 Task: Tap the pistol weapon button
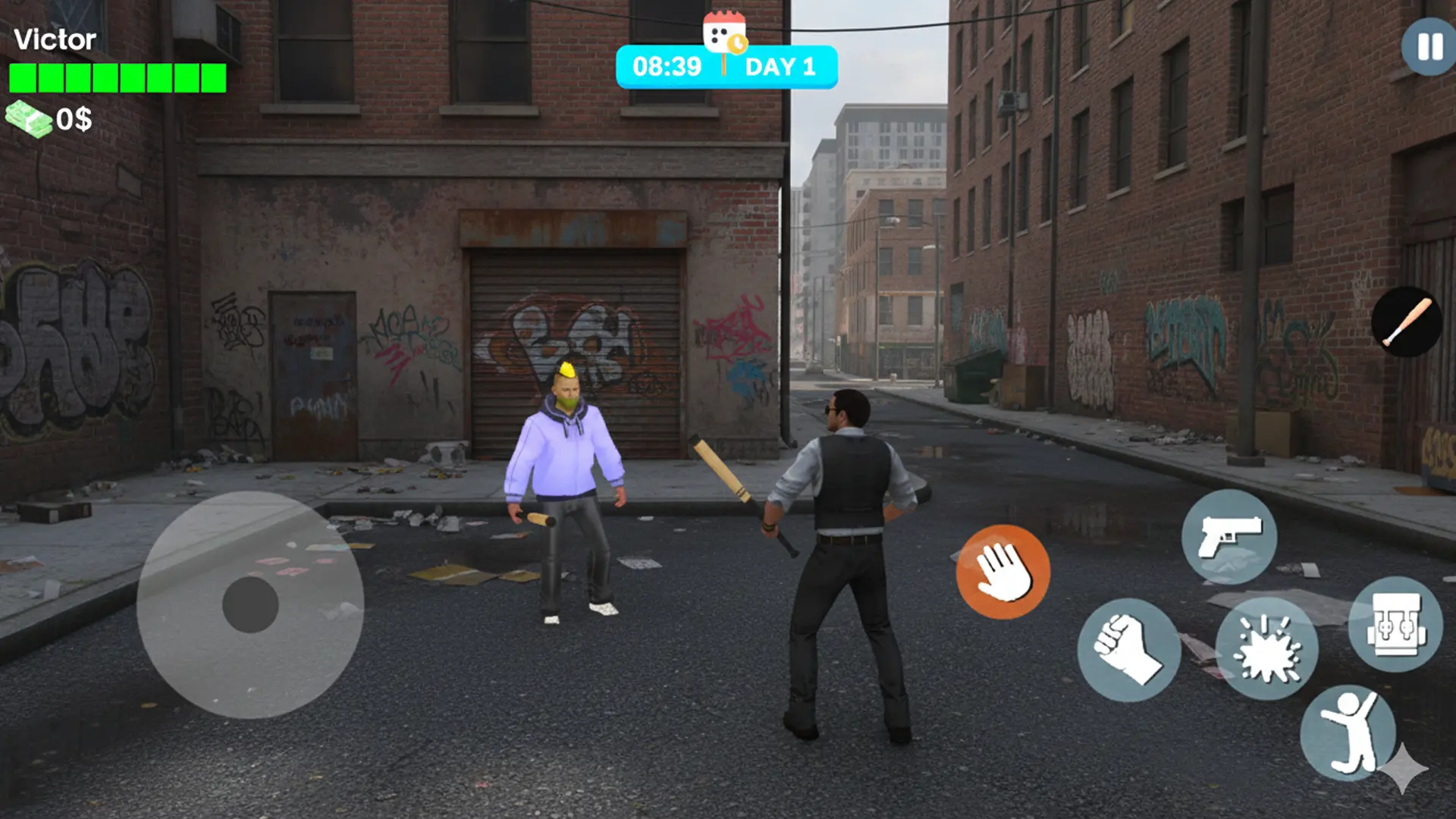click(1228, 537)
